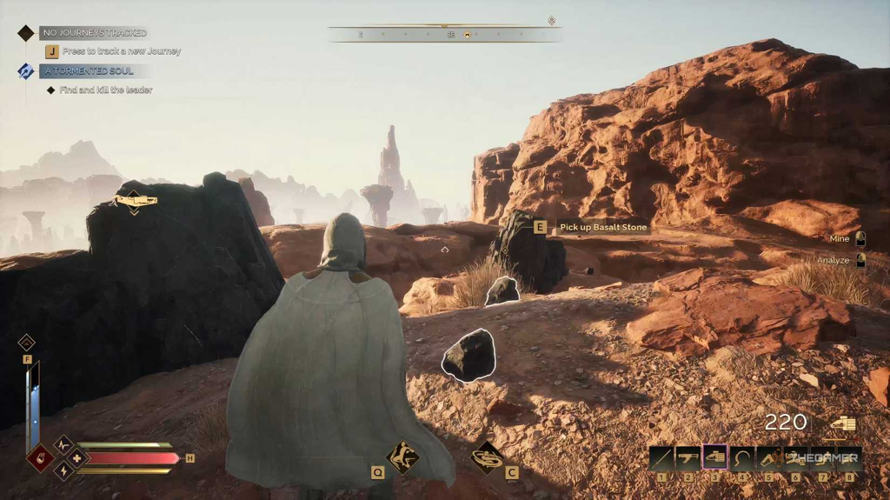Equip the rifle in hotbar slot 2
Screen dimensions: 890x500
688,457
